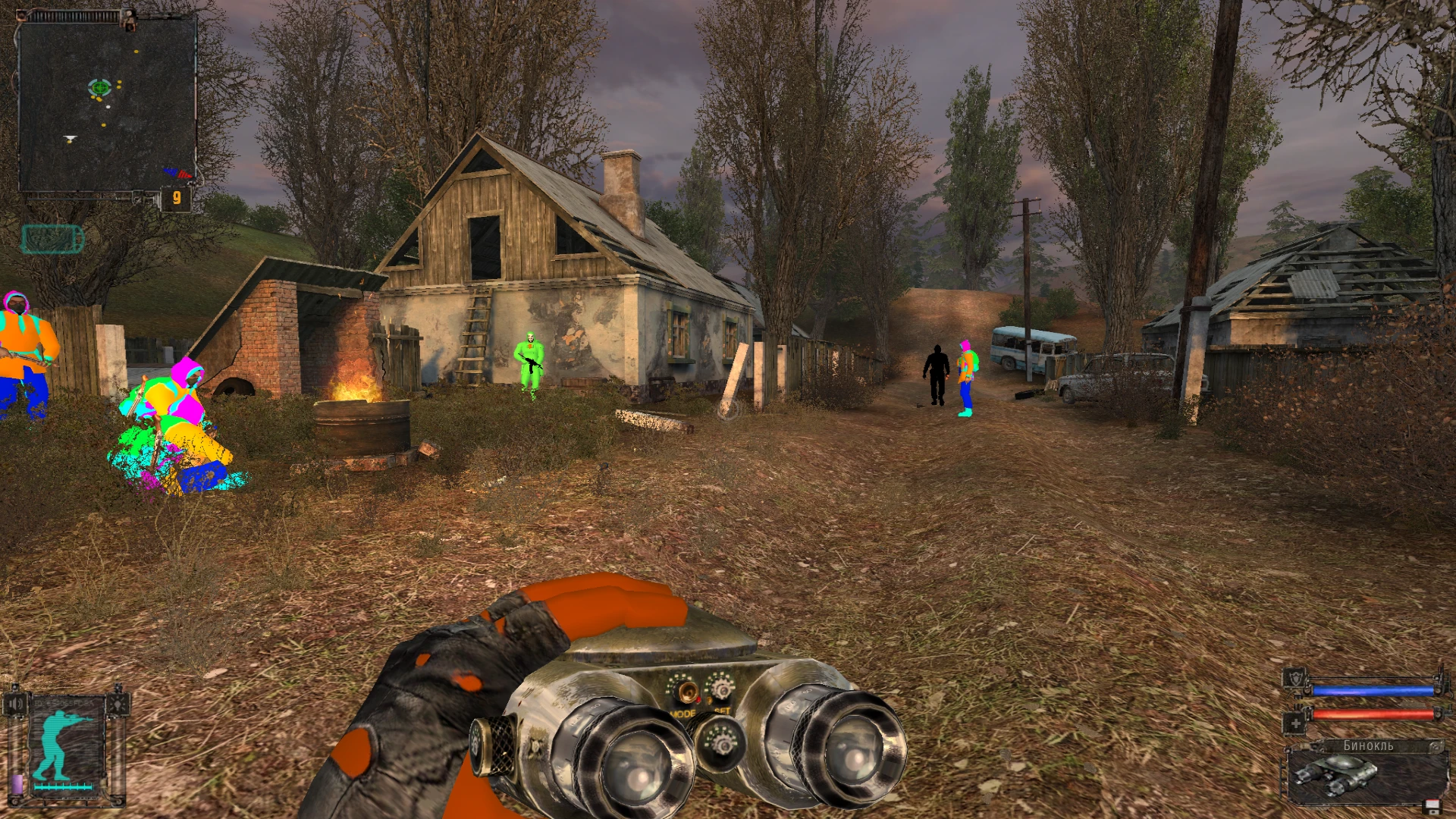
Task: Click the medkit plus icon beside the health bar
Action: (x=1296, y=723)
